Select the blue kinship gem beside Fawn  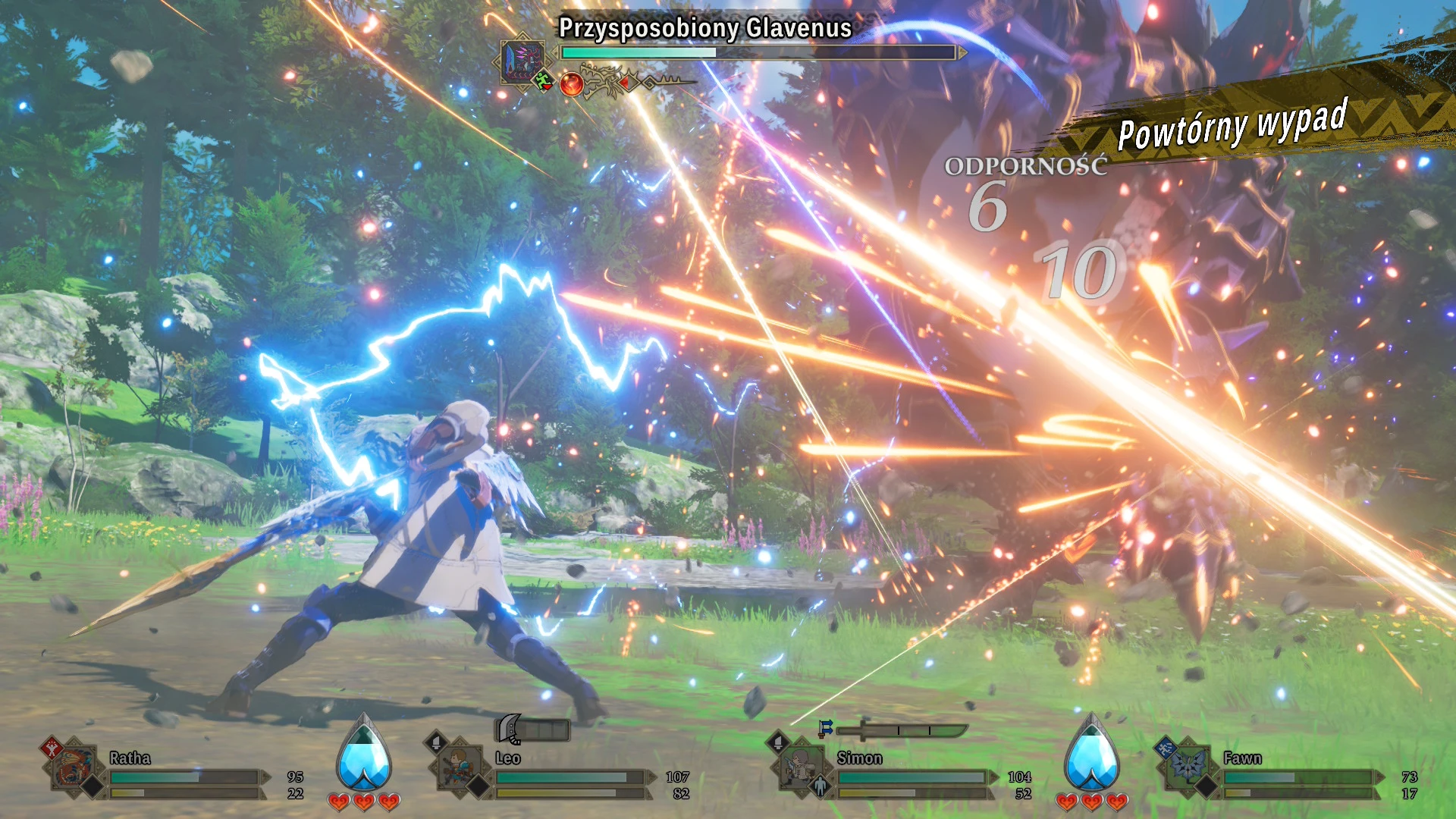(1091, 755)
